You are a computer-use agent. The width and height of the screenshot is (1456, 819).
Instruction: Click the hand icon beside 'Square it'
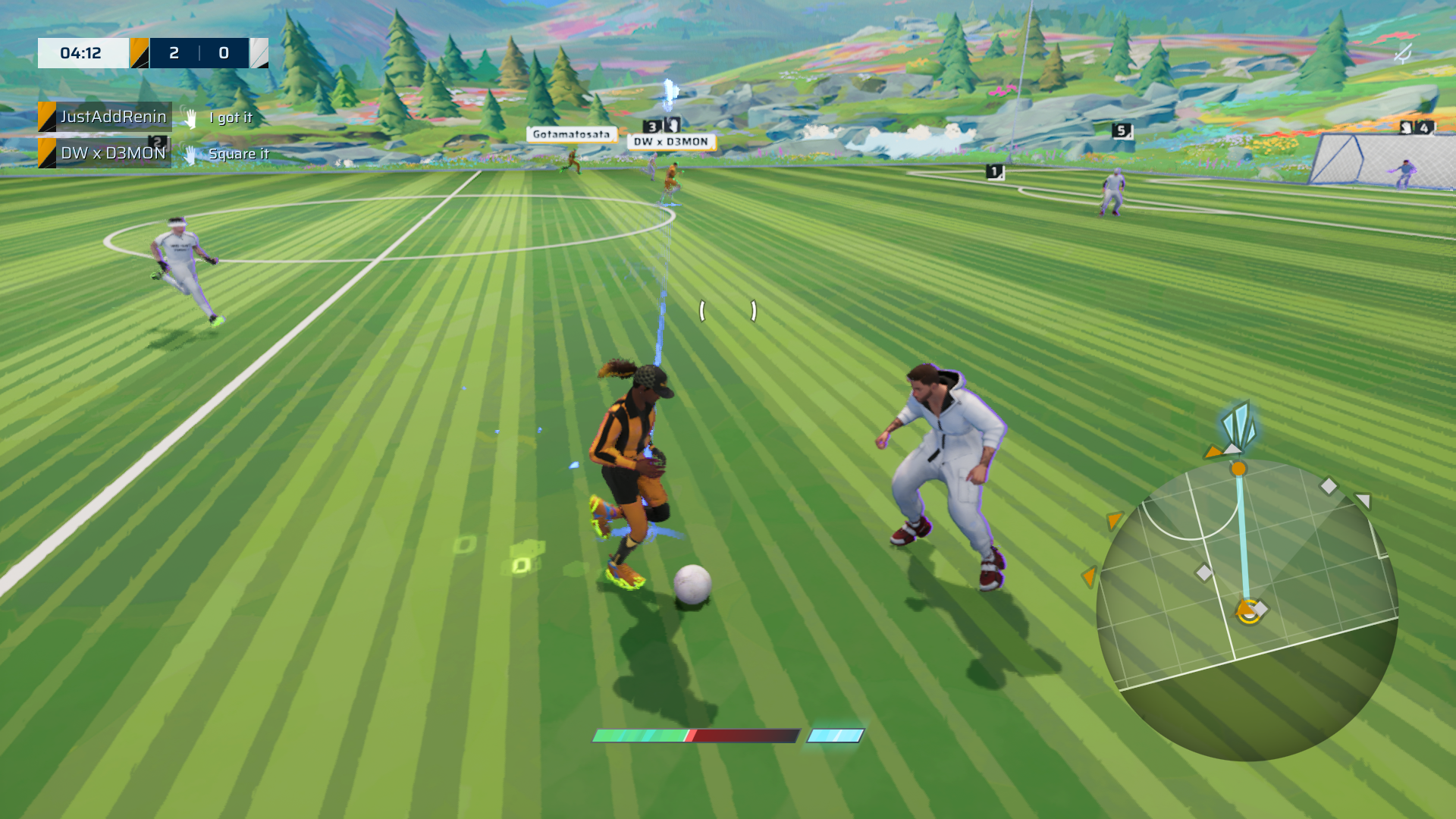190,153
